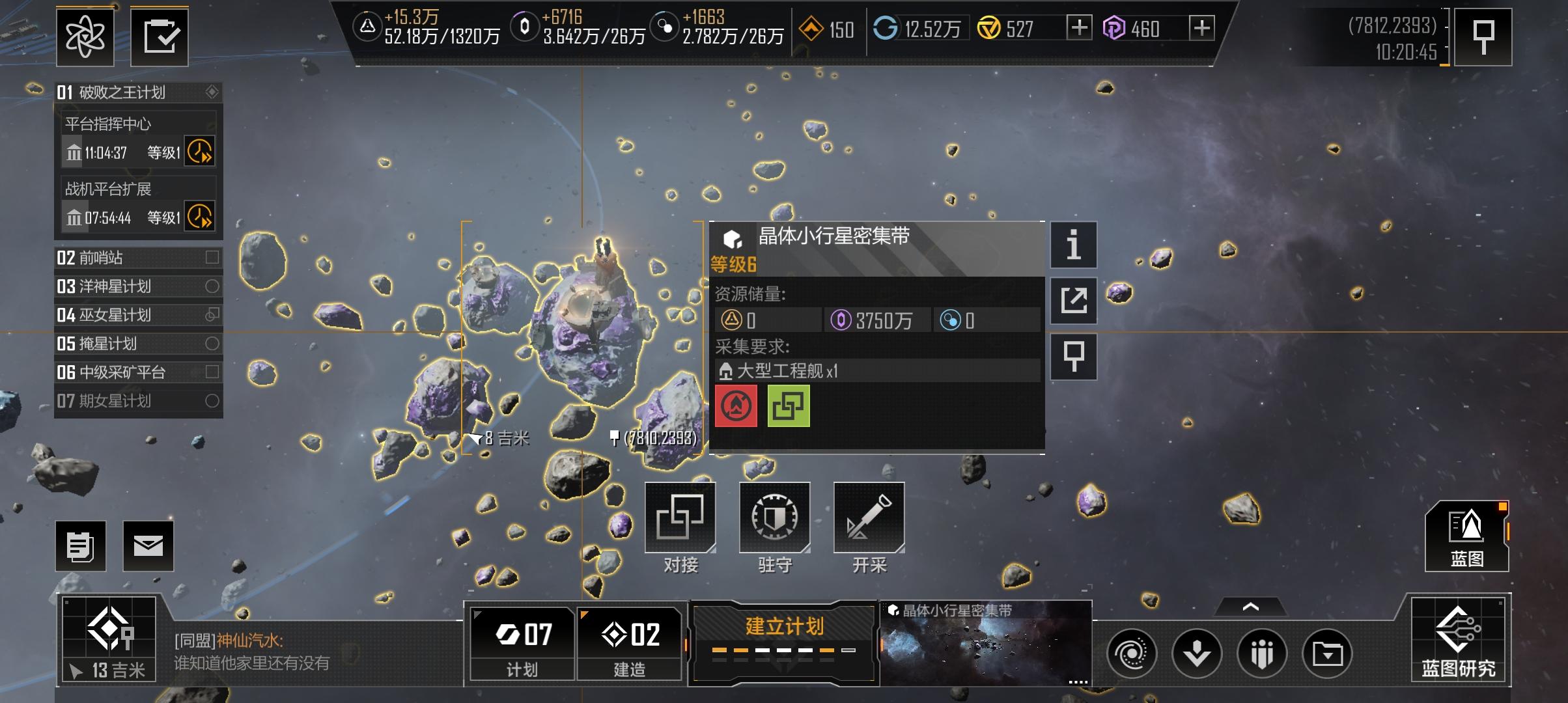
Task: Open the mail inbox icon
Action: click(x=148, y=545)
